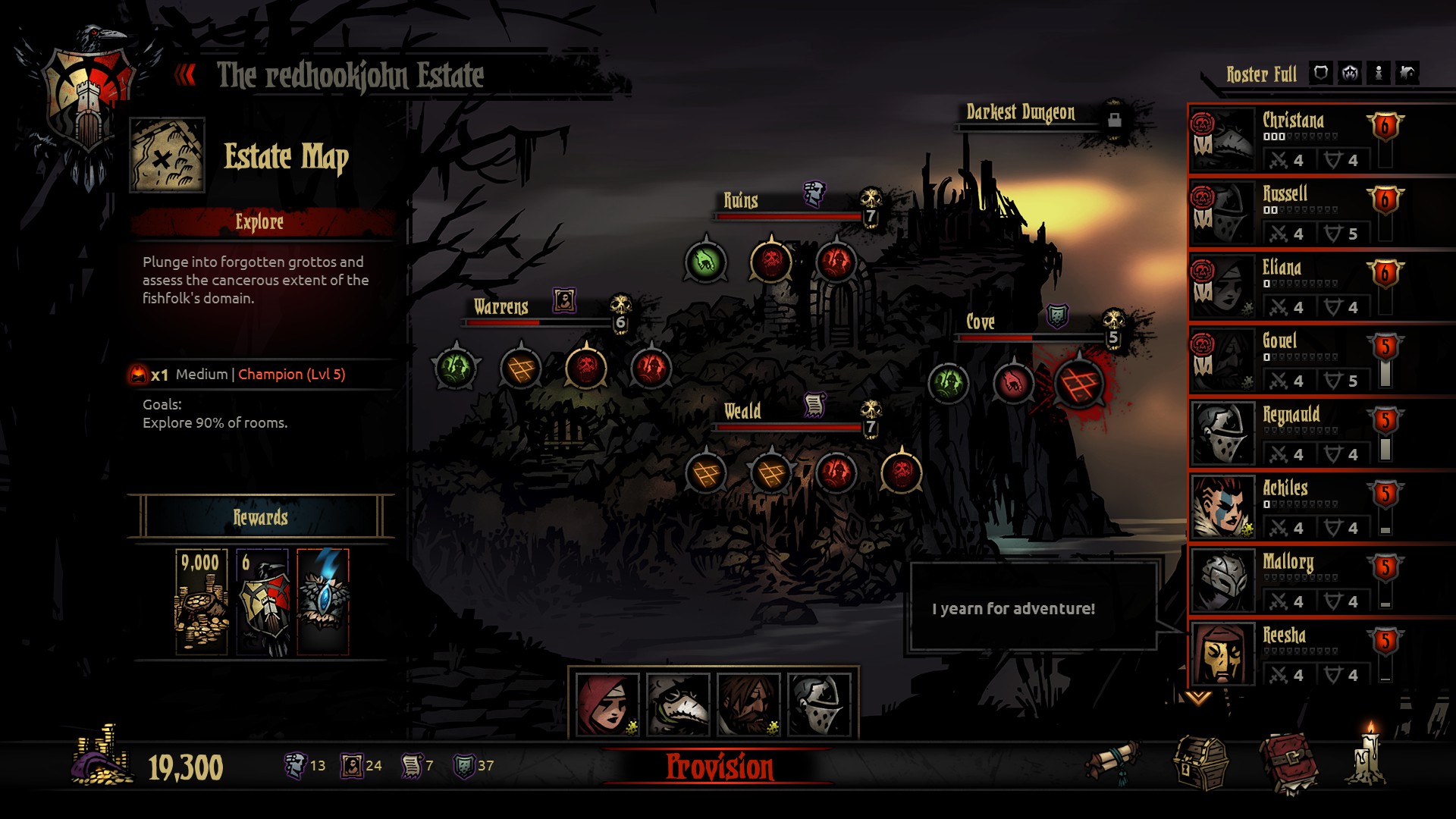Click the portrait quest icon beside Warrens

click(563, 299)
